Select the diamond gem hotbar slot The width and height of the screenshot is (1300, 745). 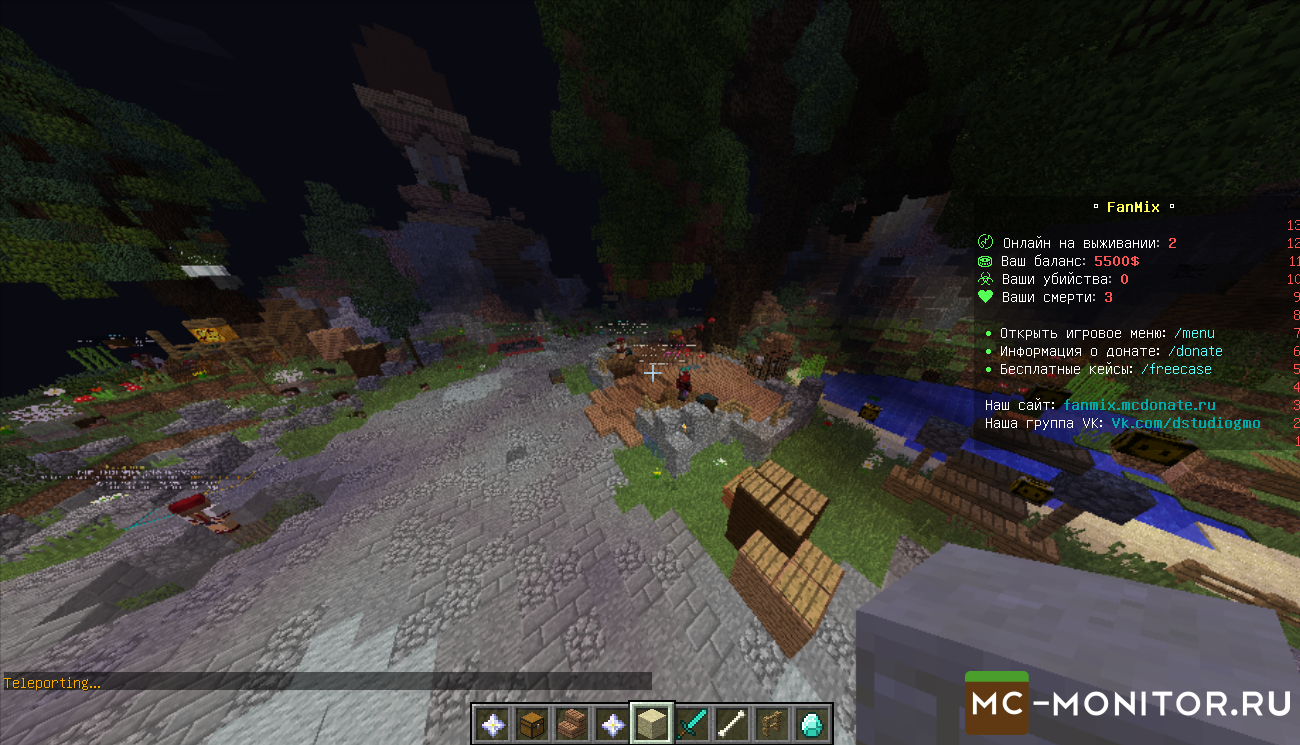[x=810, y=724]
